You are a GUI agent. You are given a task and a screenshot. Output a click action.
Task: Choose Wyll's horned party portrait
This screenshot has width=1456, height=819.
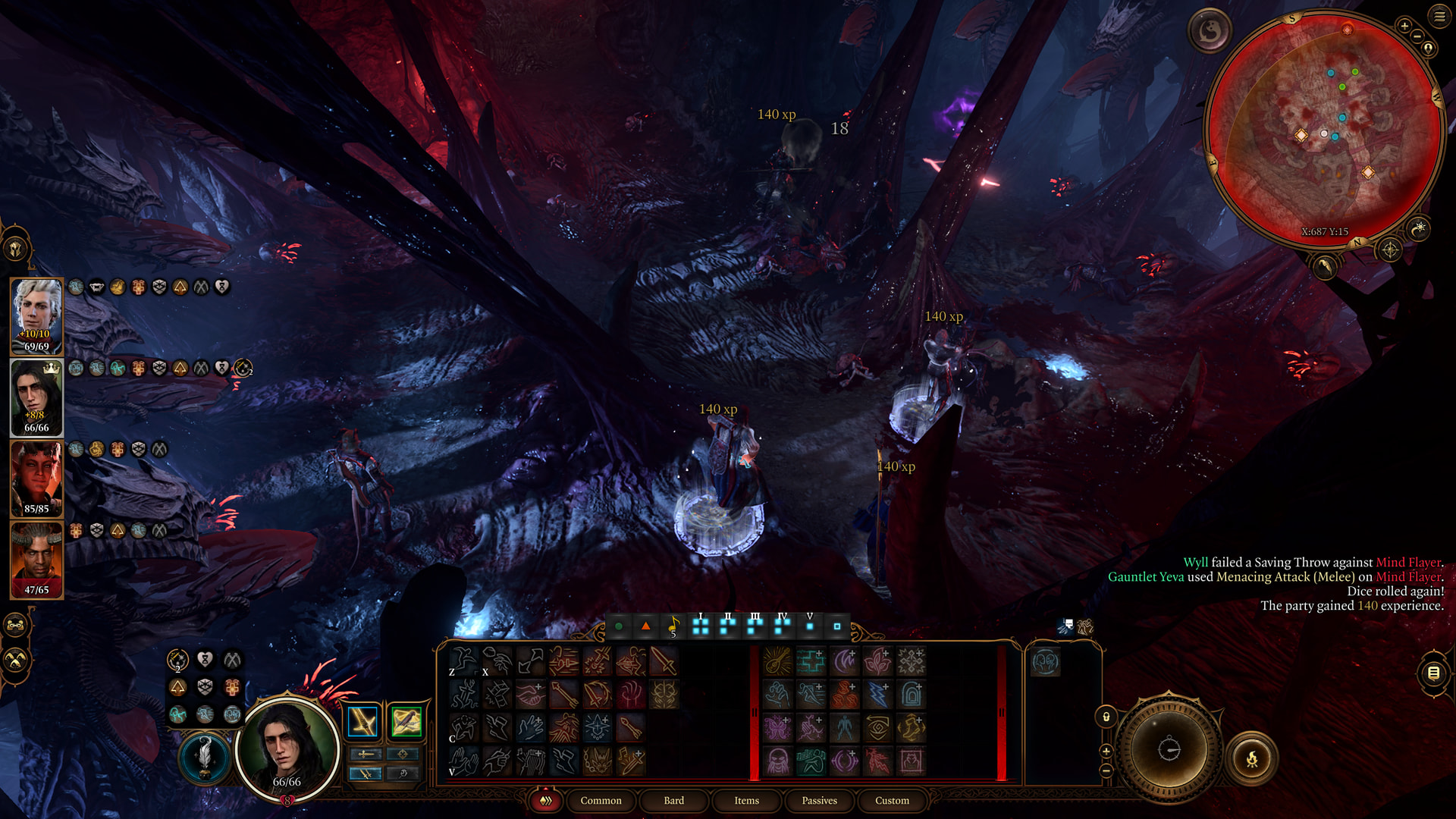36,560
